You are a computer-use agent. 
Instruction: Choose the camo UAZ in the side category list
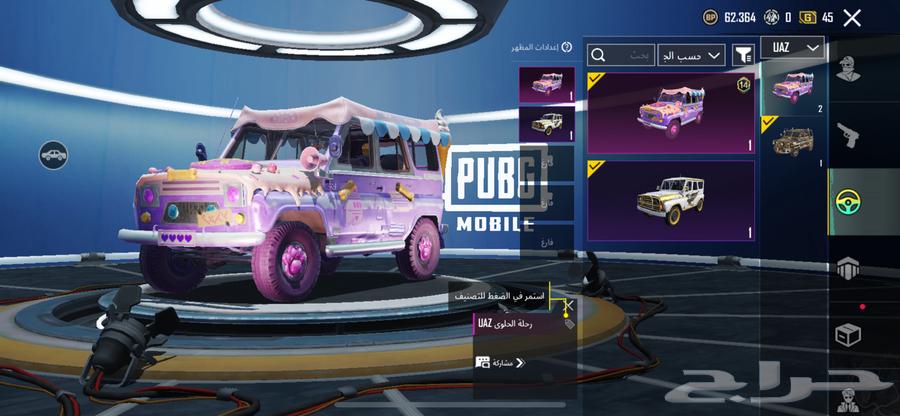coord(794,140)
